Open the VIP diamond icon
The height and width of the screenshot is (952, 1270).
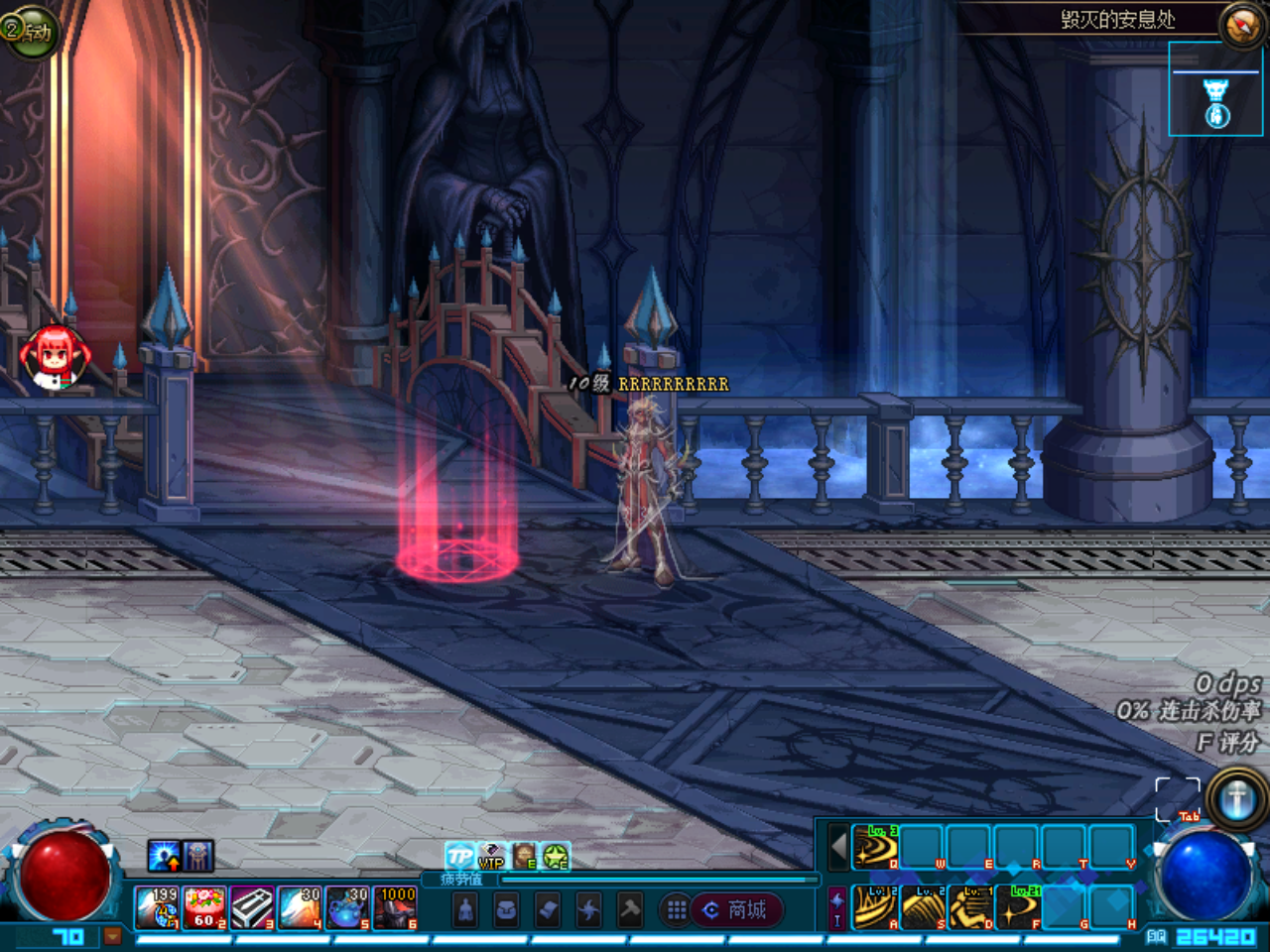491,856
